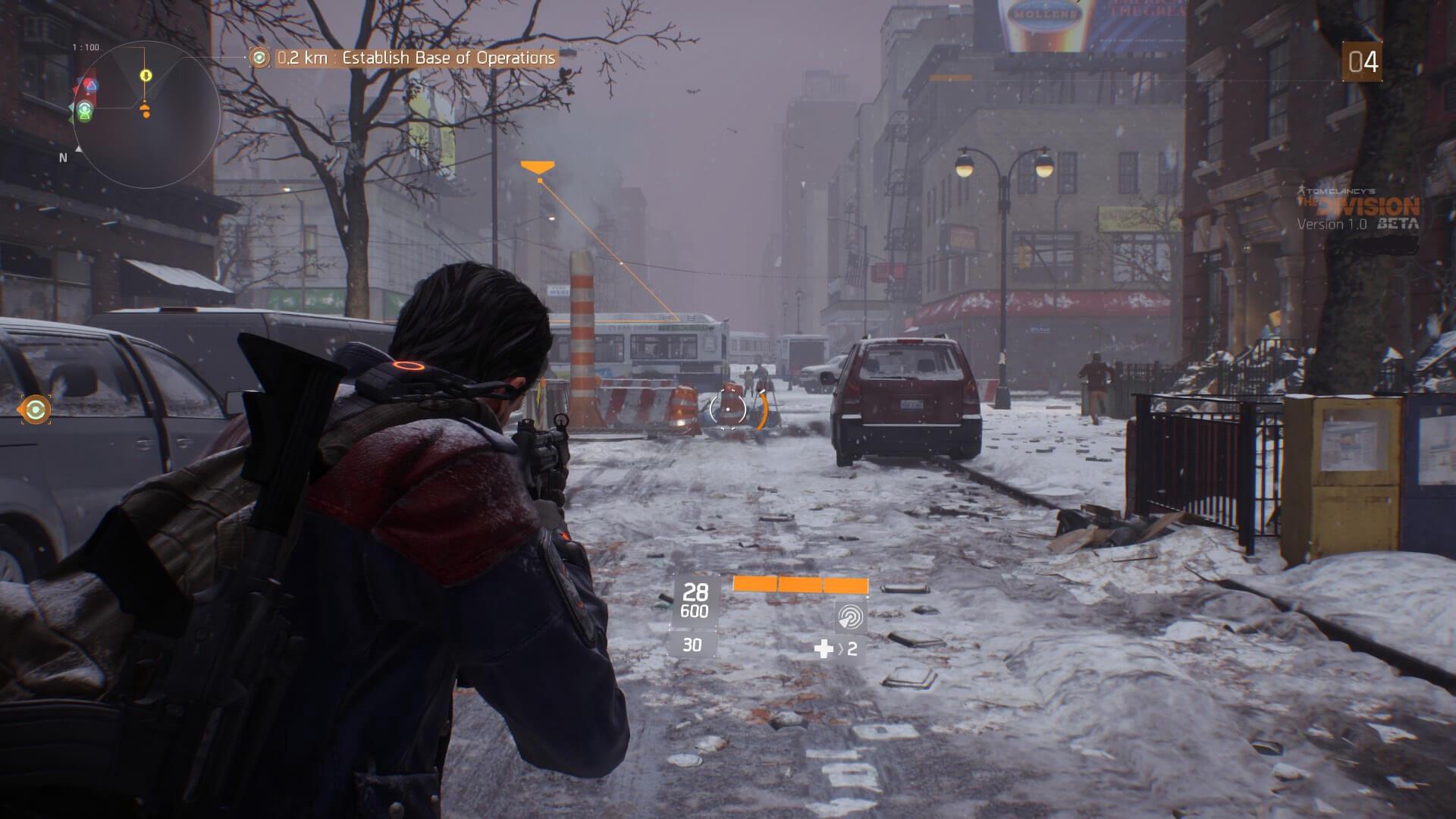Select the orange player marker on the minimap
This screenshot has width=1456, height=819.
point(146,110)
